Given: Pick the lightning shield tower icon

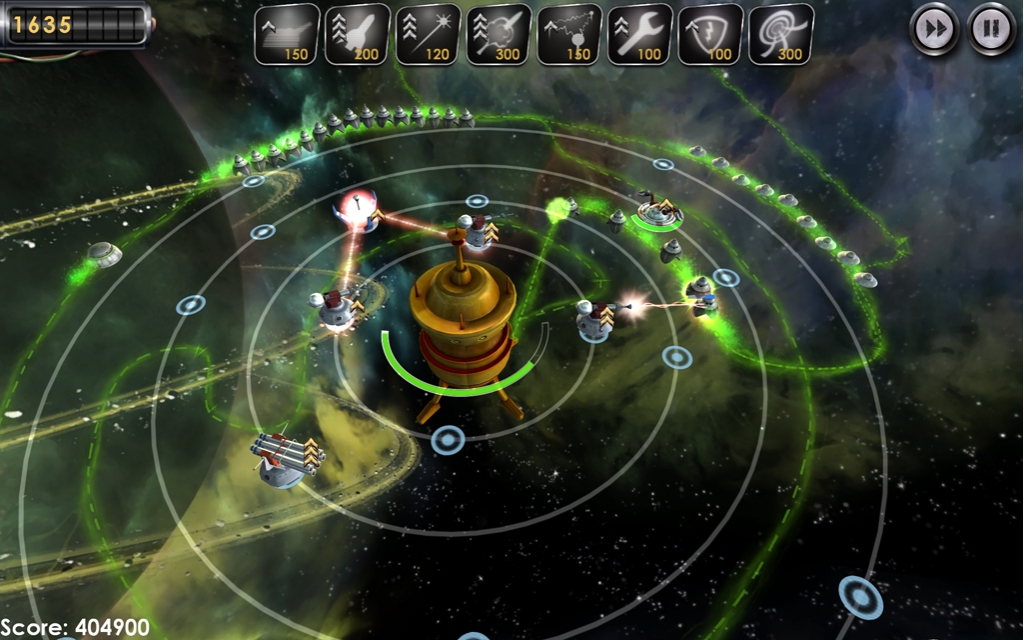Looking at the screenshot, I should [710, 34].
